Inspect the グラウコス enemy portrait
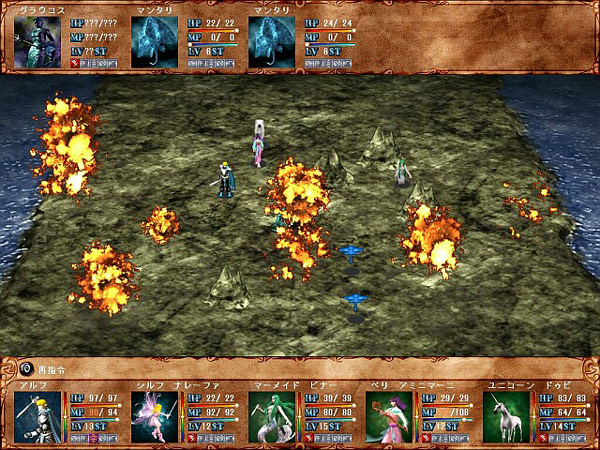600x450 pixels. point(37,41)
